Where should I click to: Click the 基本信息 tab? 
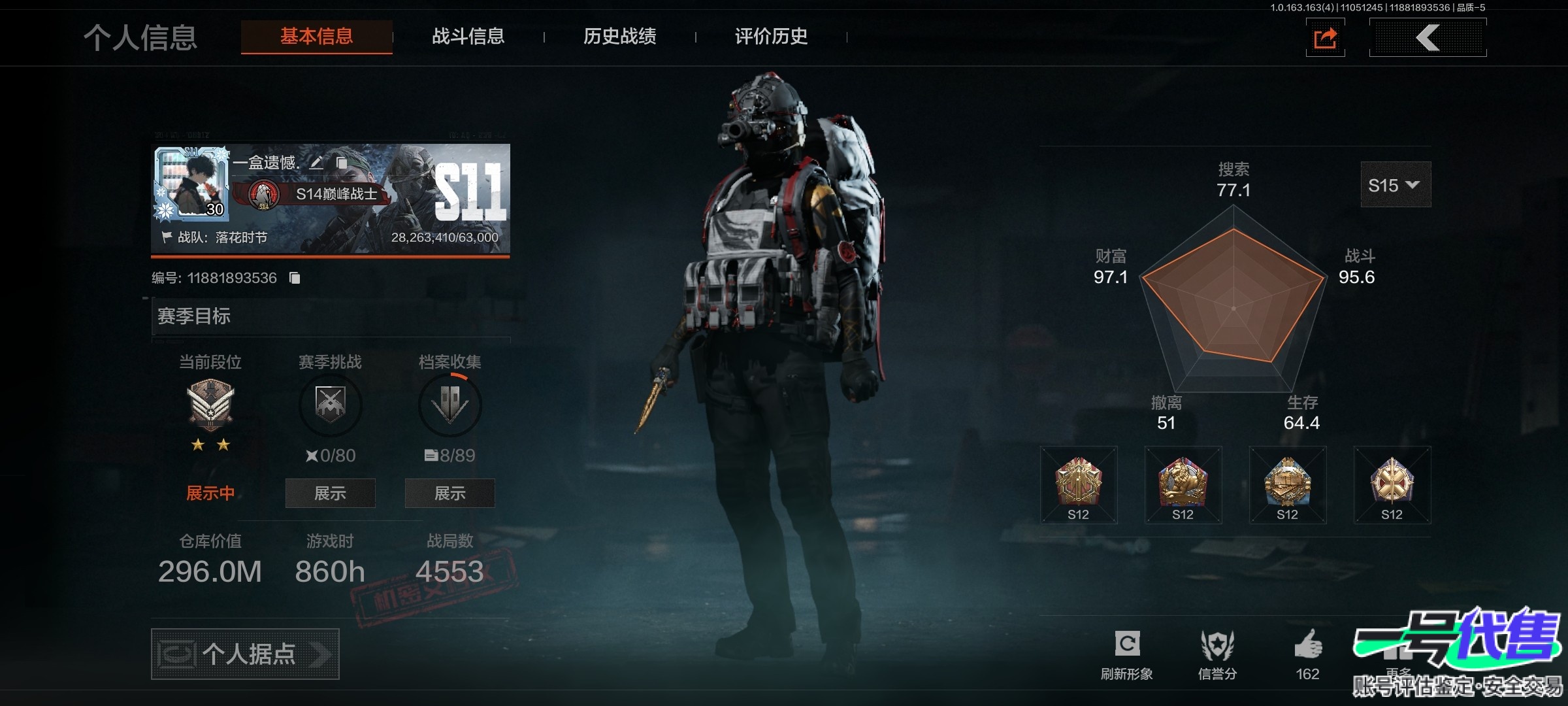pyautogui.click(x=317, y=37)
